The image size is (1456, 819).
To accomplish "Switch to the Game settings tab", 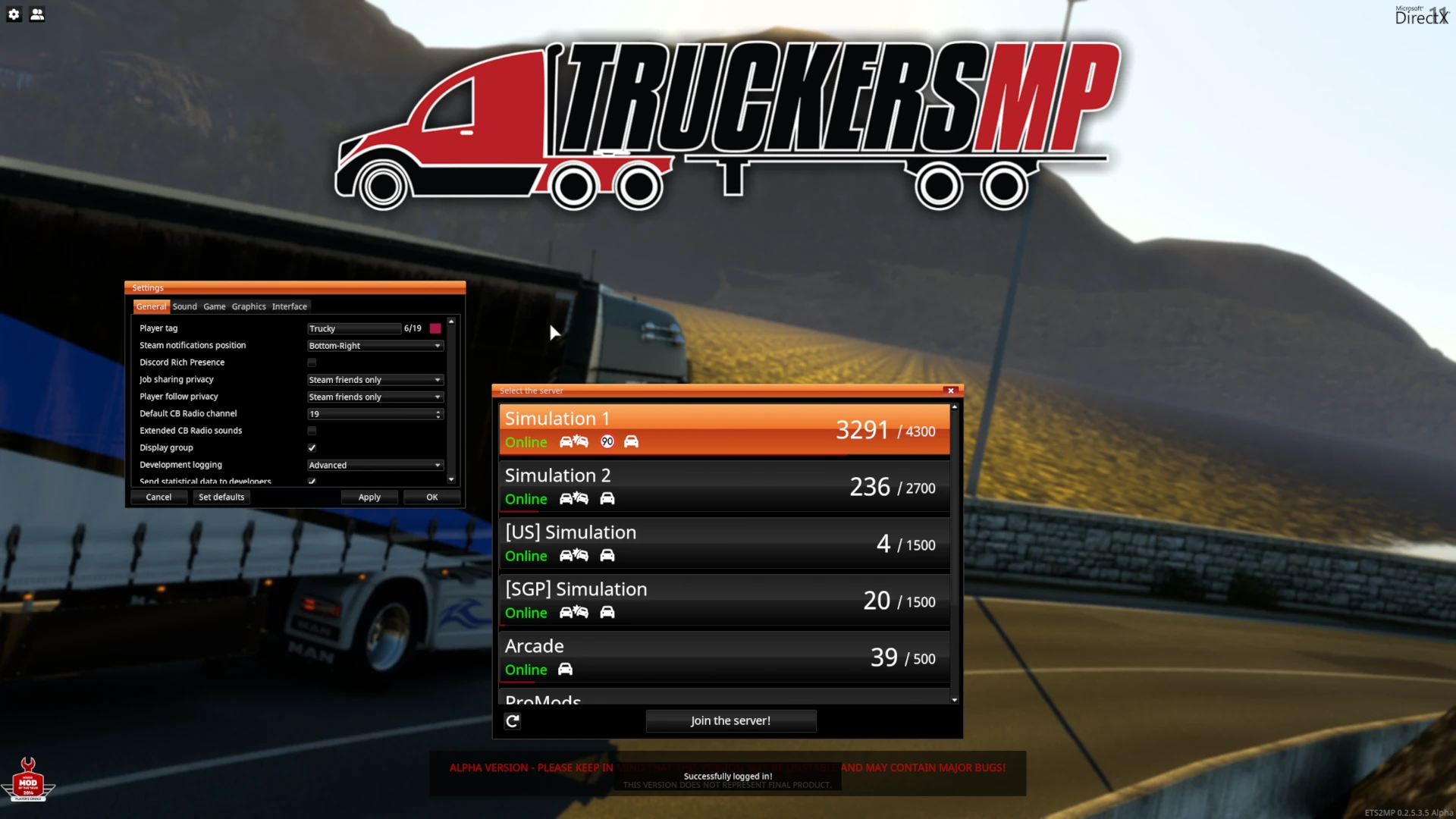I will pos(214,306).
